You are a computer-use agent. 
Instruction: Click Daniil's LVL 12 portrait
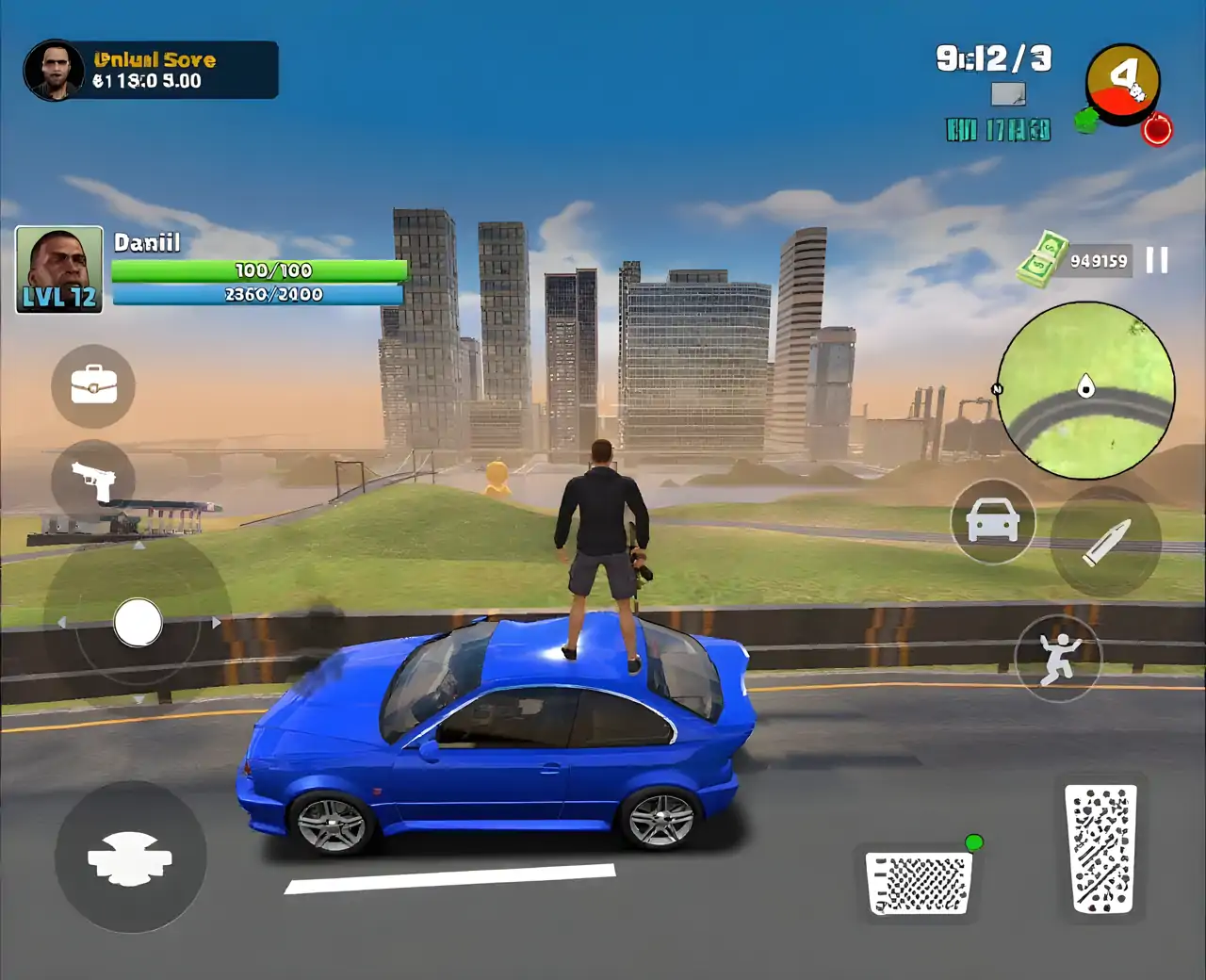pos(58,269)
